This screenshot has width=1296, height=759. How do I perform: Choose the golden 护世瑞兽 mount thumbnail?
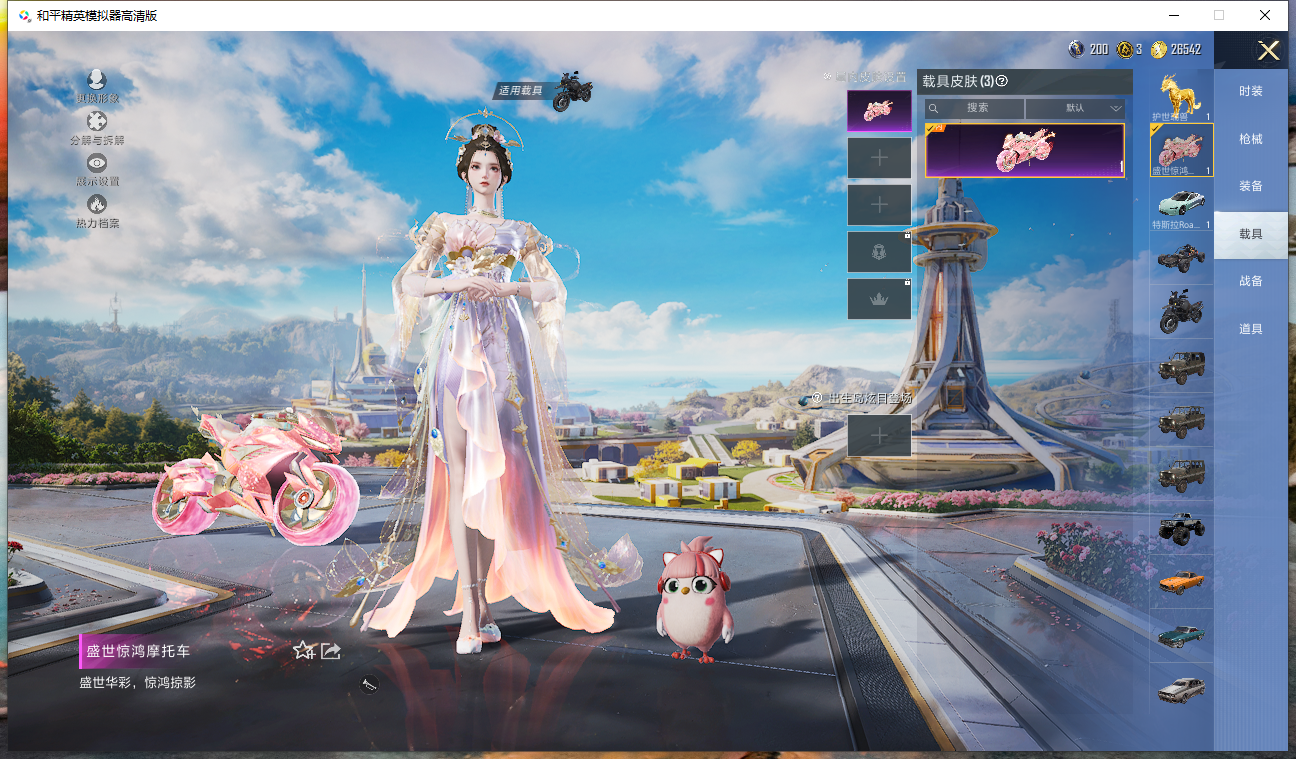pyautogui.click(x=1181, y=97)
